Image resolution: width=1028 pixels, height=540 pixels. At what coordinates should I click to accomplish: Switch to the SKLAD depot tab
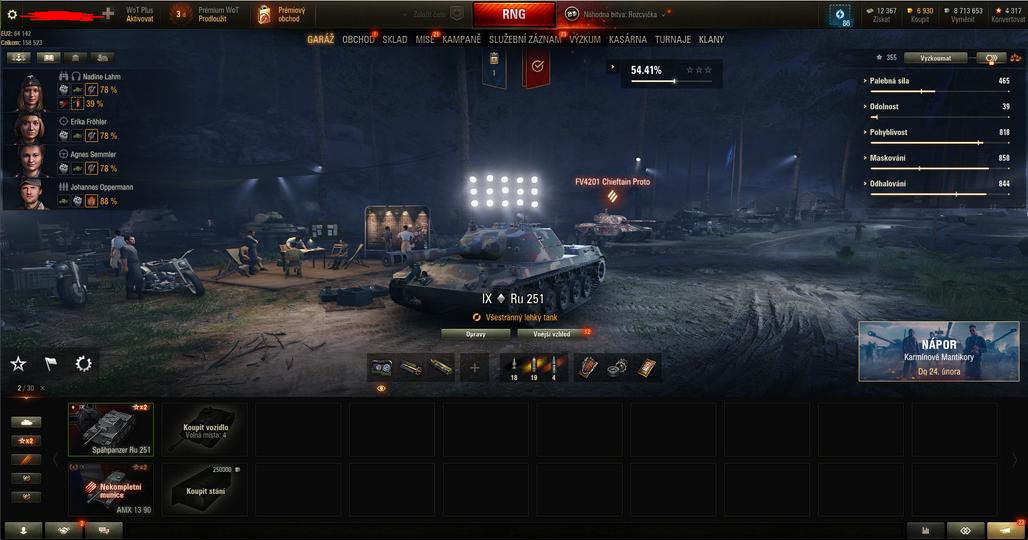click(x=394, y=40)
